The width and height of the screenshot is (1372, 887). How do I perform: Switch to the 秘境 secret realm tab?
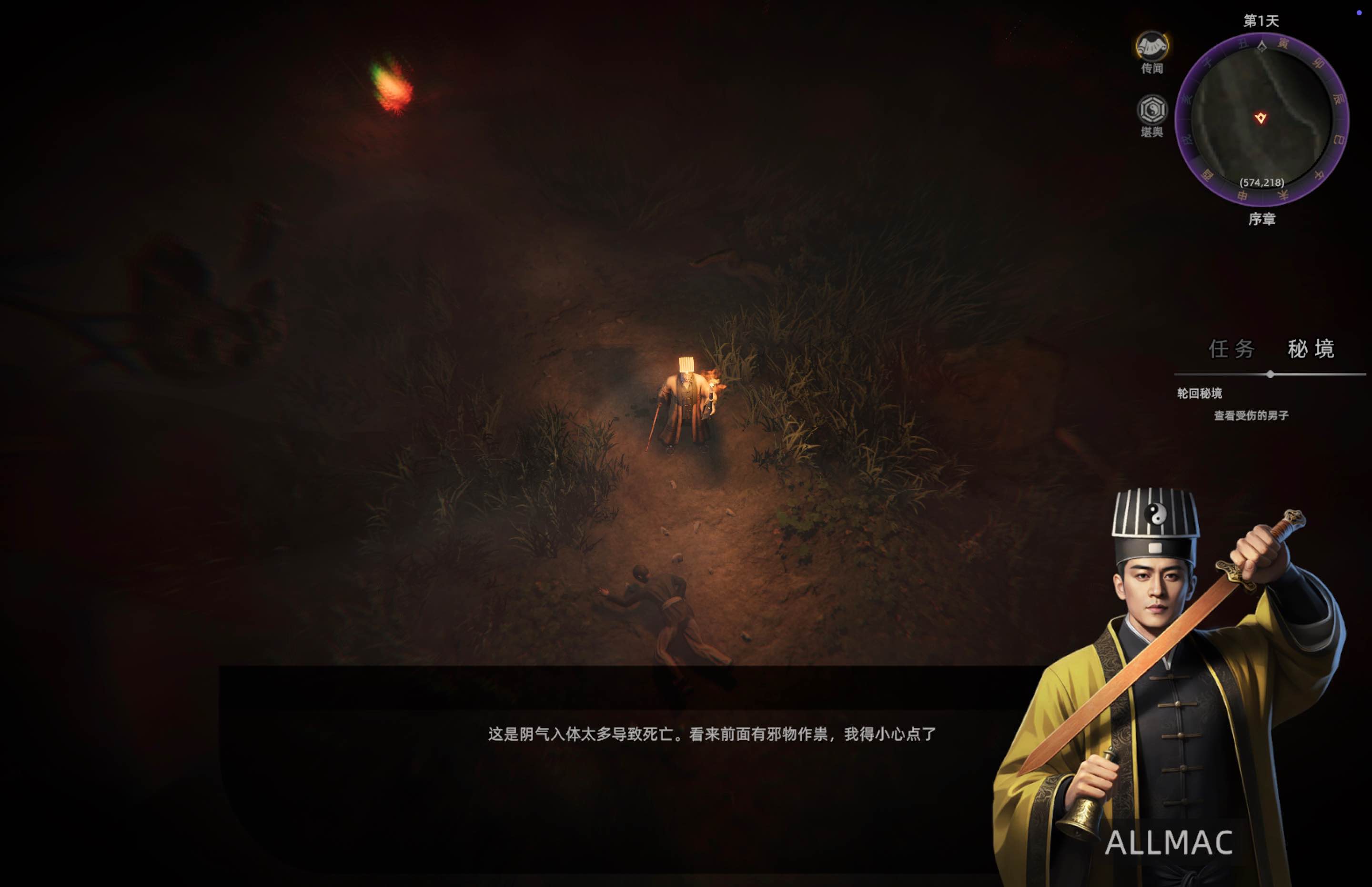click(1311, 349)
